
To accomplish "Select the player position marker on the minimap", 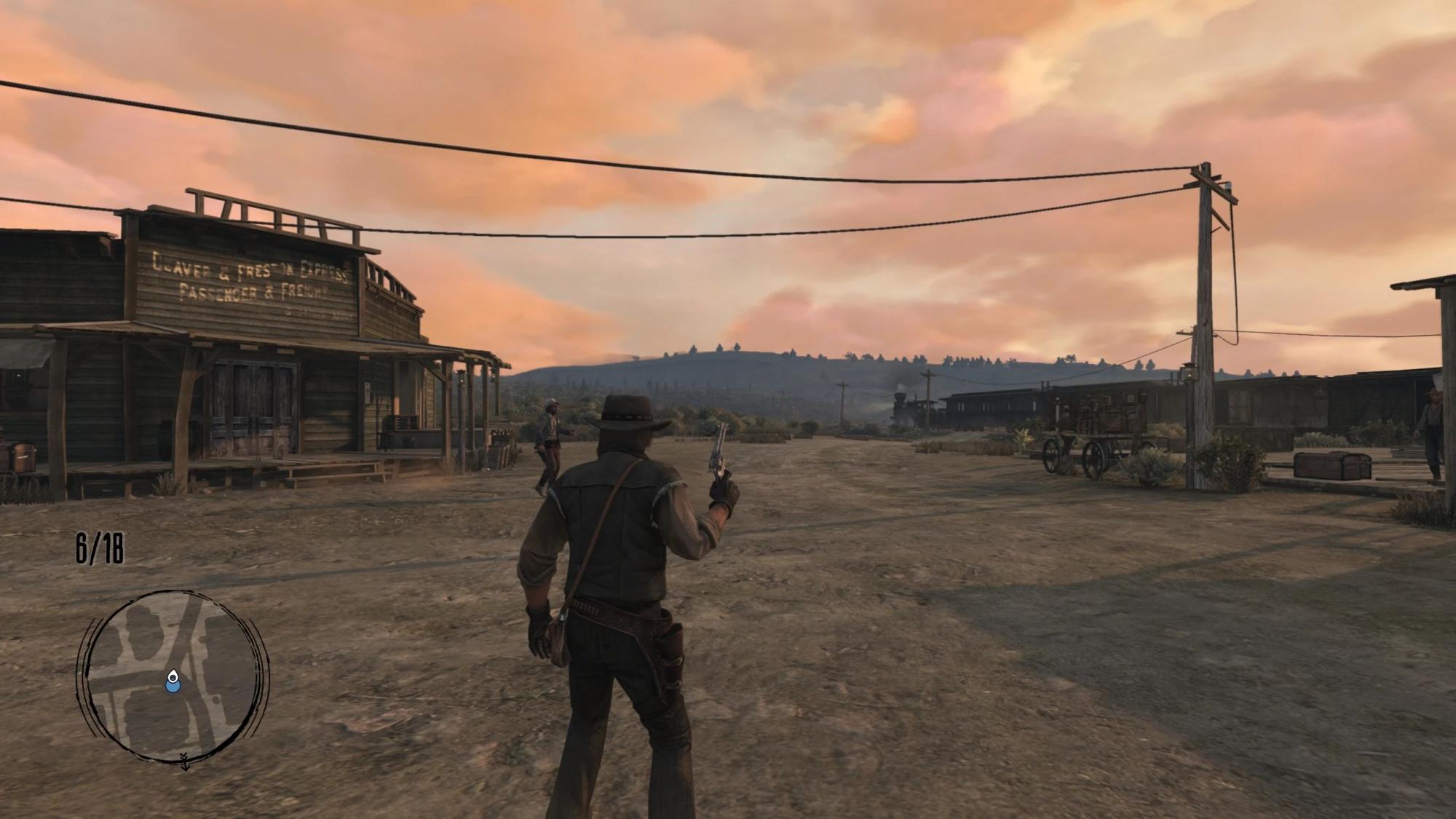I will click(173, 681).
